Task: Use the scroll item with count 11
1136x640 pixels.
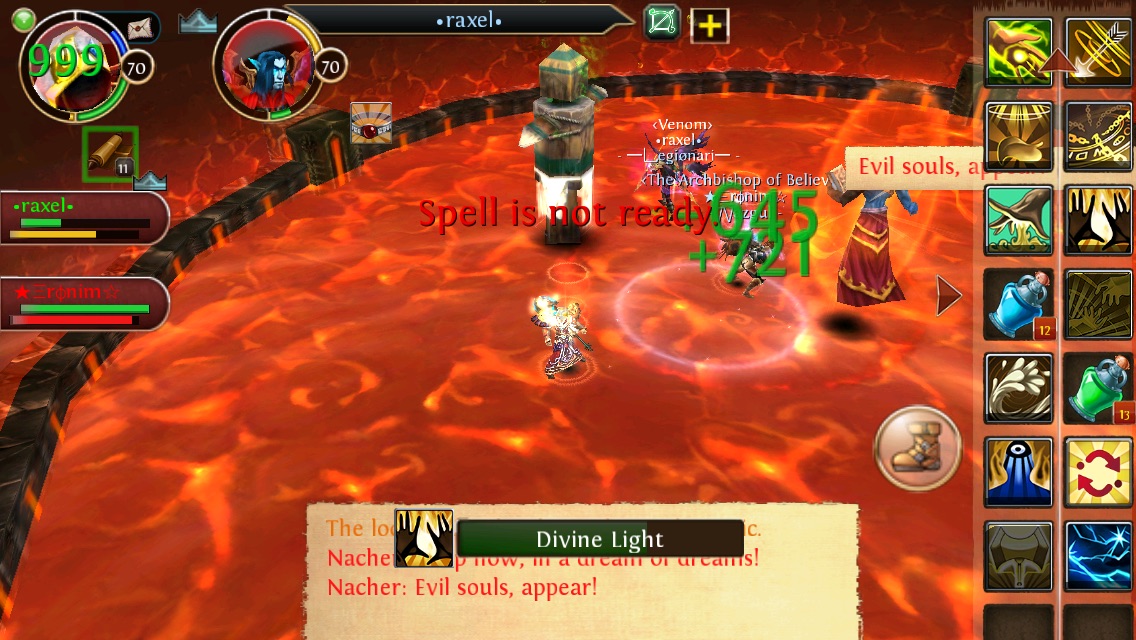Action: (x=110, y=153)
